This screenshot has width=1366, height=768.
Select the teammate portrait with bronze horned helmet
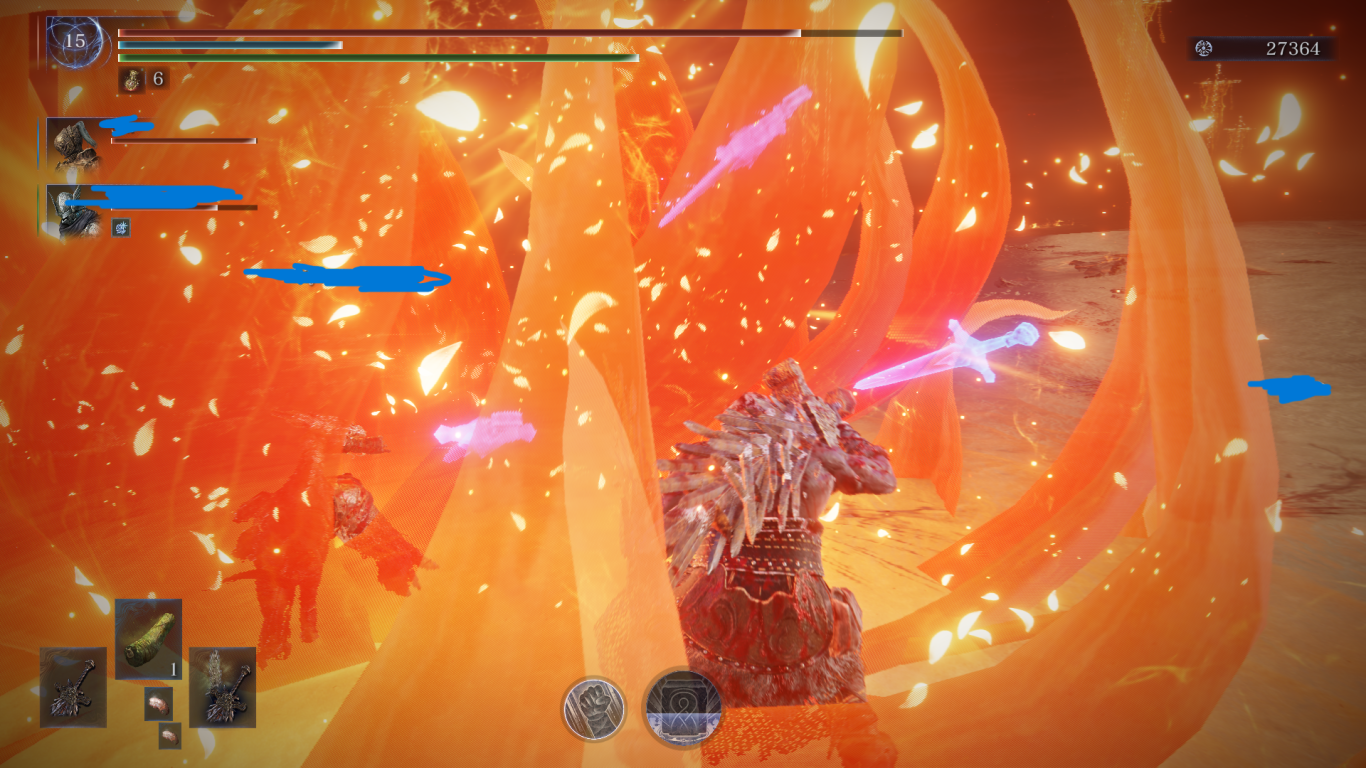coord(75,144)
